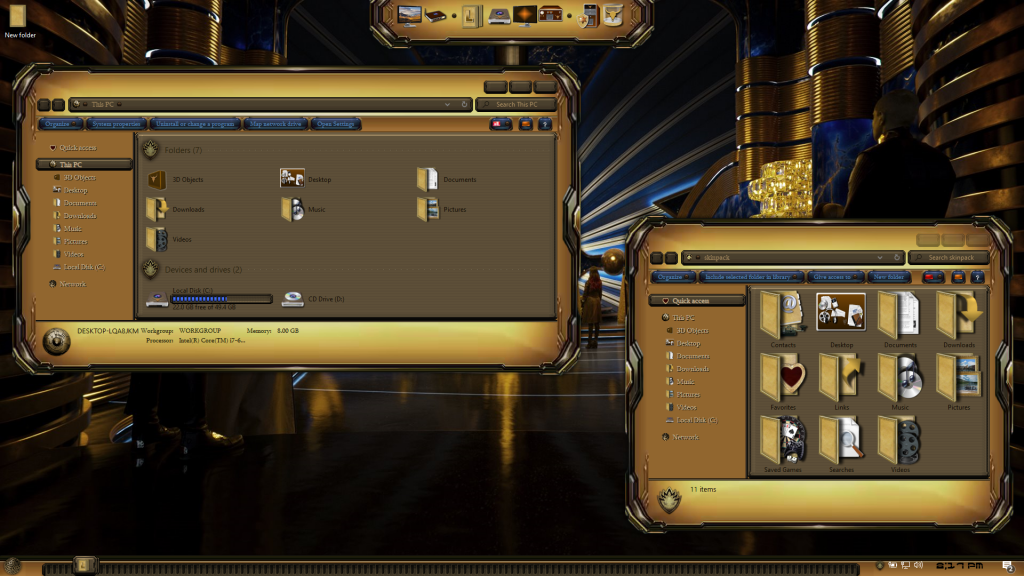Open the notification center icon in the tray
The height and width of the screenshot is (576, 1024).
1009,566
